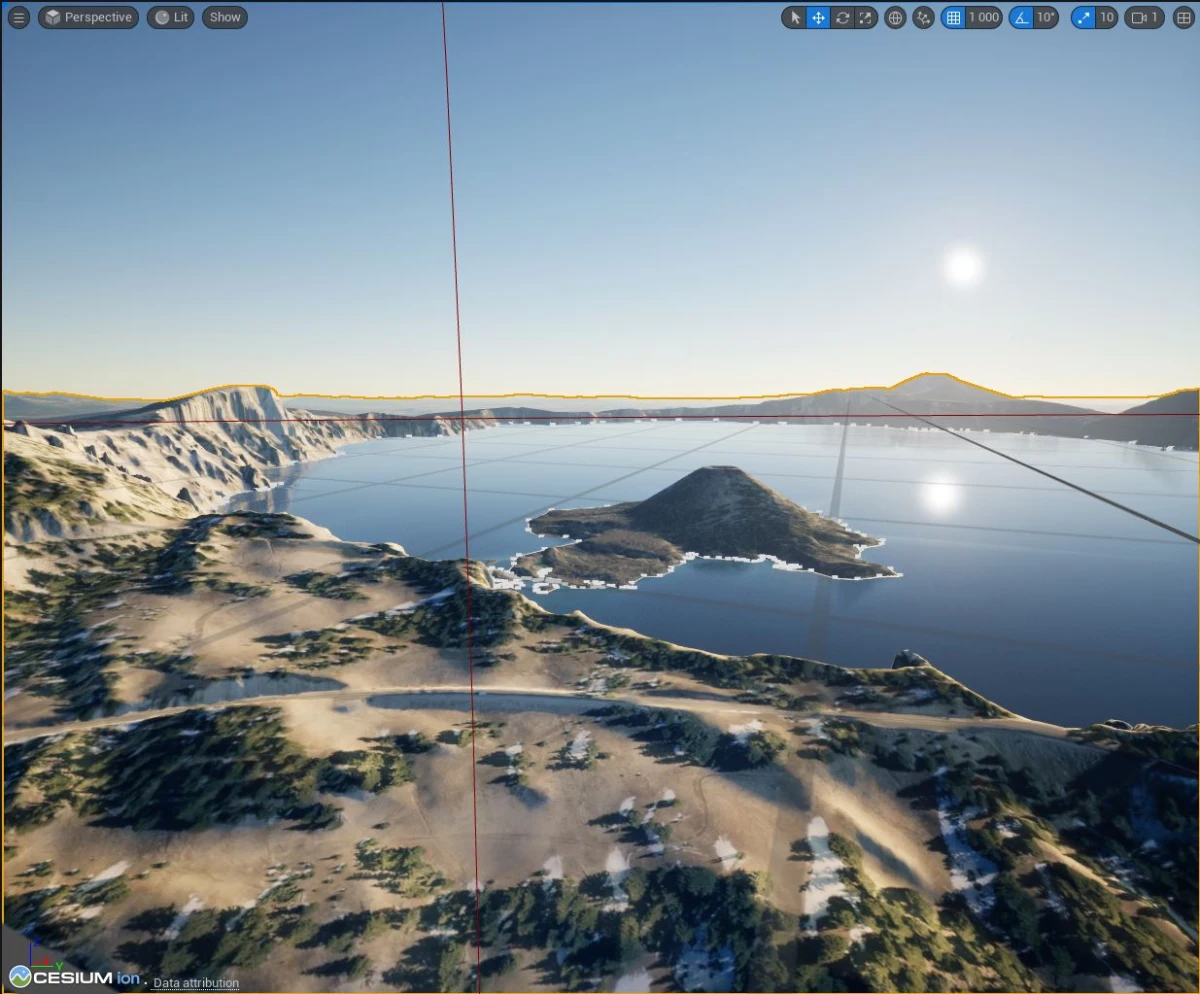Open the scale snap value 10 dropdown

[1106, 17]
